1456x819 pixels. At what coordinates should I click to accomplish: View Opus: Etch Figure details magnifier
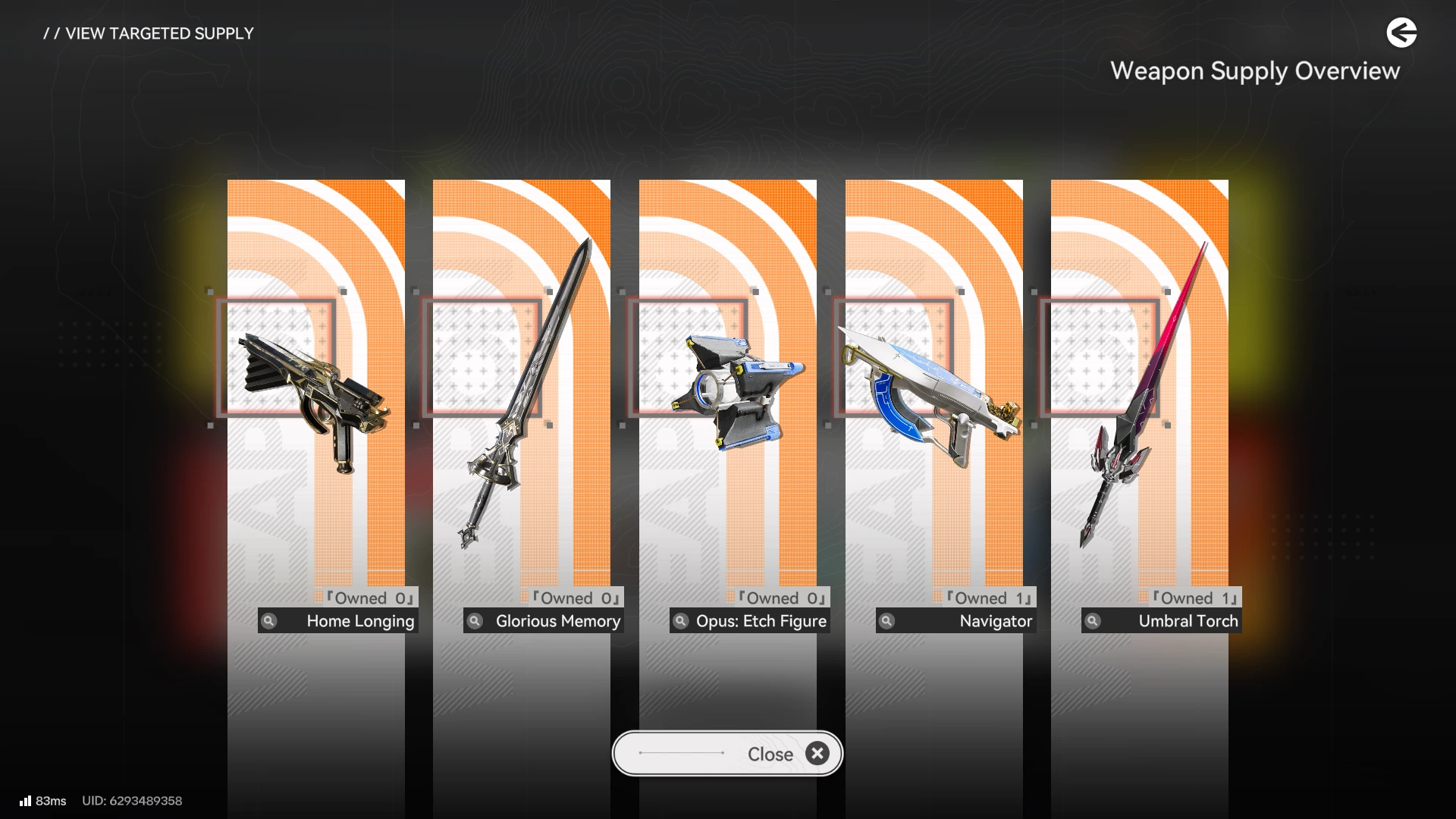coord(681,621)
